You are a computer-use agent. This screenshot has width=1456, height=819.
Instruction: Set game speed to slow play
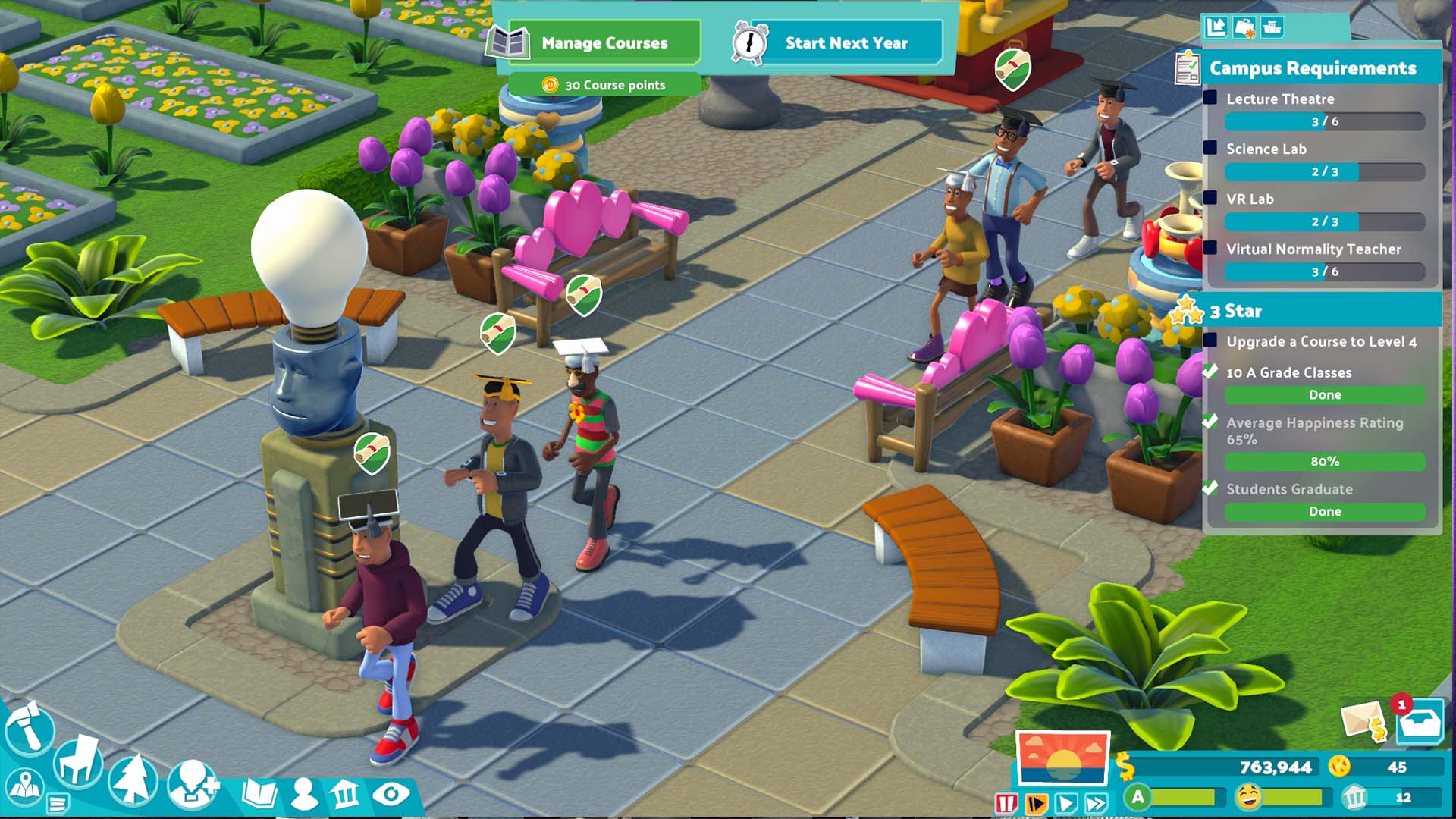[1036, 803]
